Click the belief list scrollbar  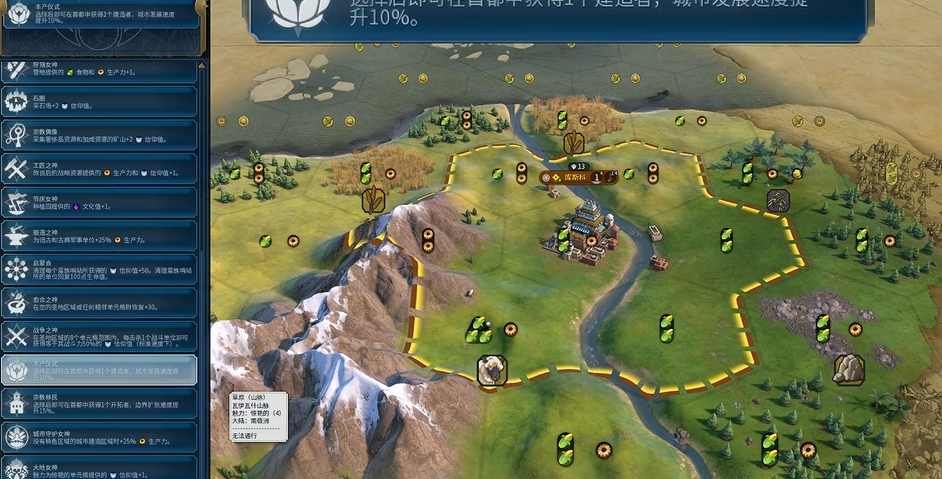point(206,250)
